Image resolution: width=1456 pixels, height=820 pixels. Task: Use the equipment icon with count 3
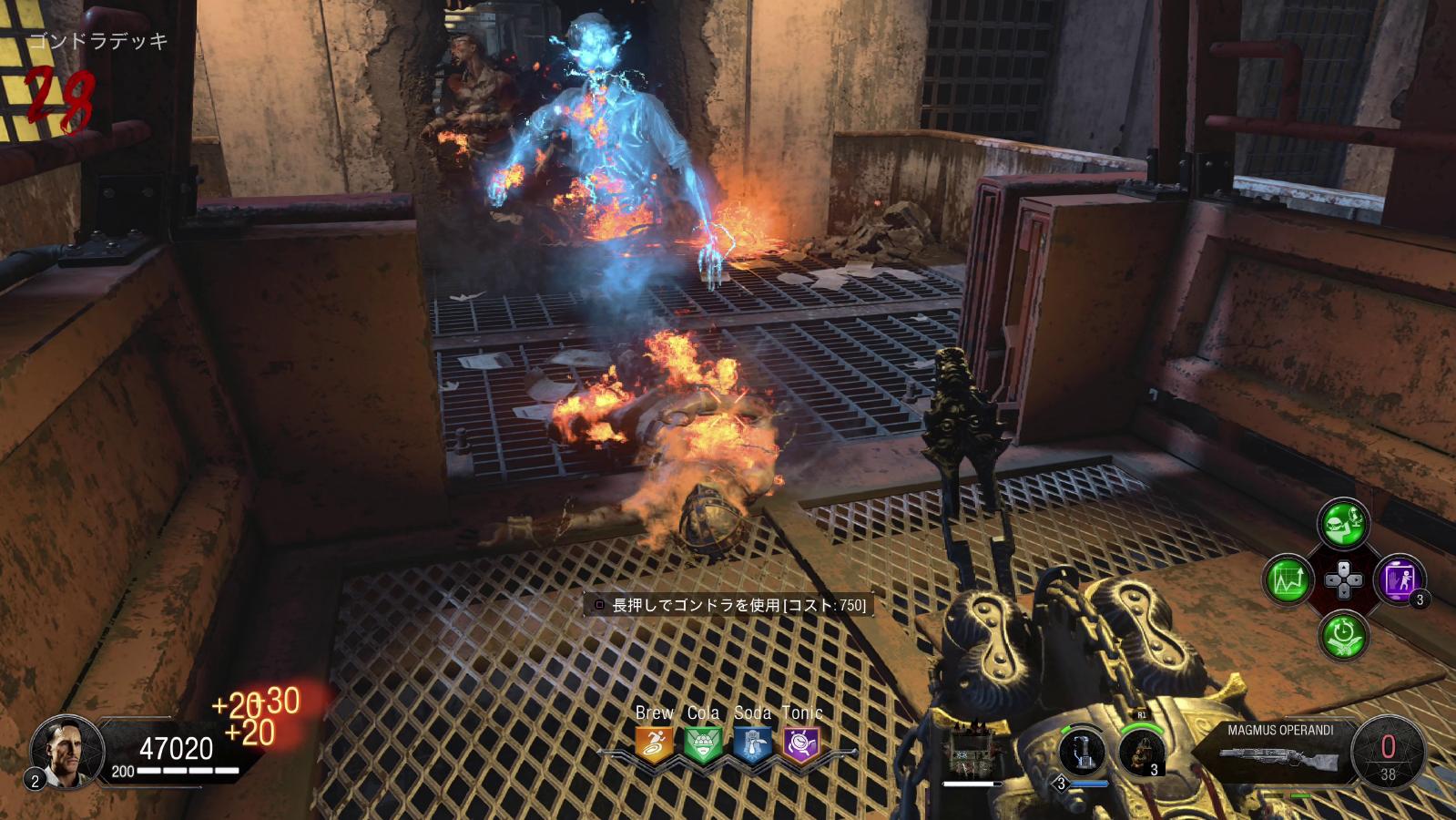pyautogui.click(x=1142, y=753)
